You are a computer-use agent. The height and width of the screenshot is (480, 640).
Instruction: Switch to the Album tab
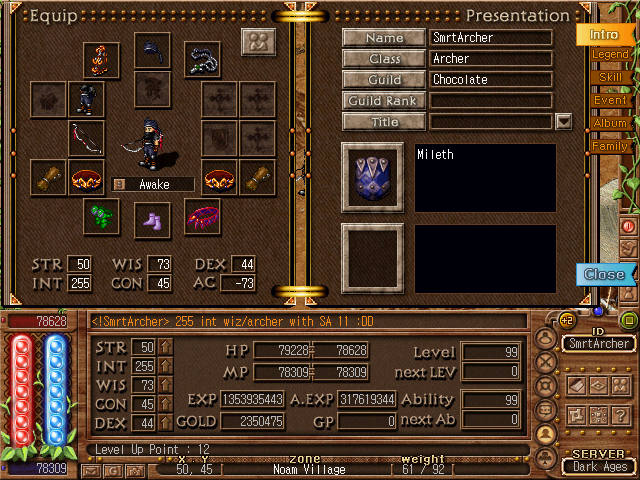(609, 123)
